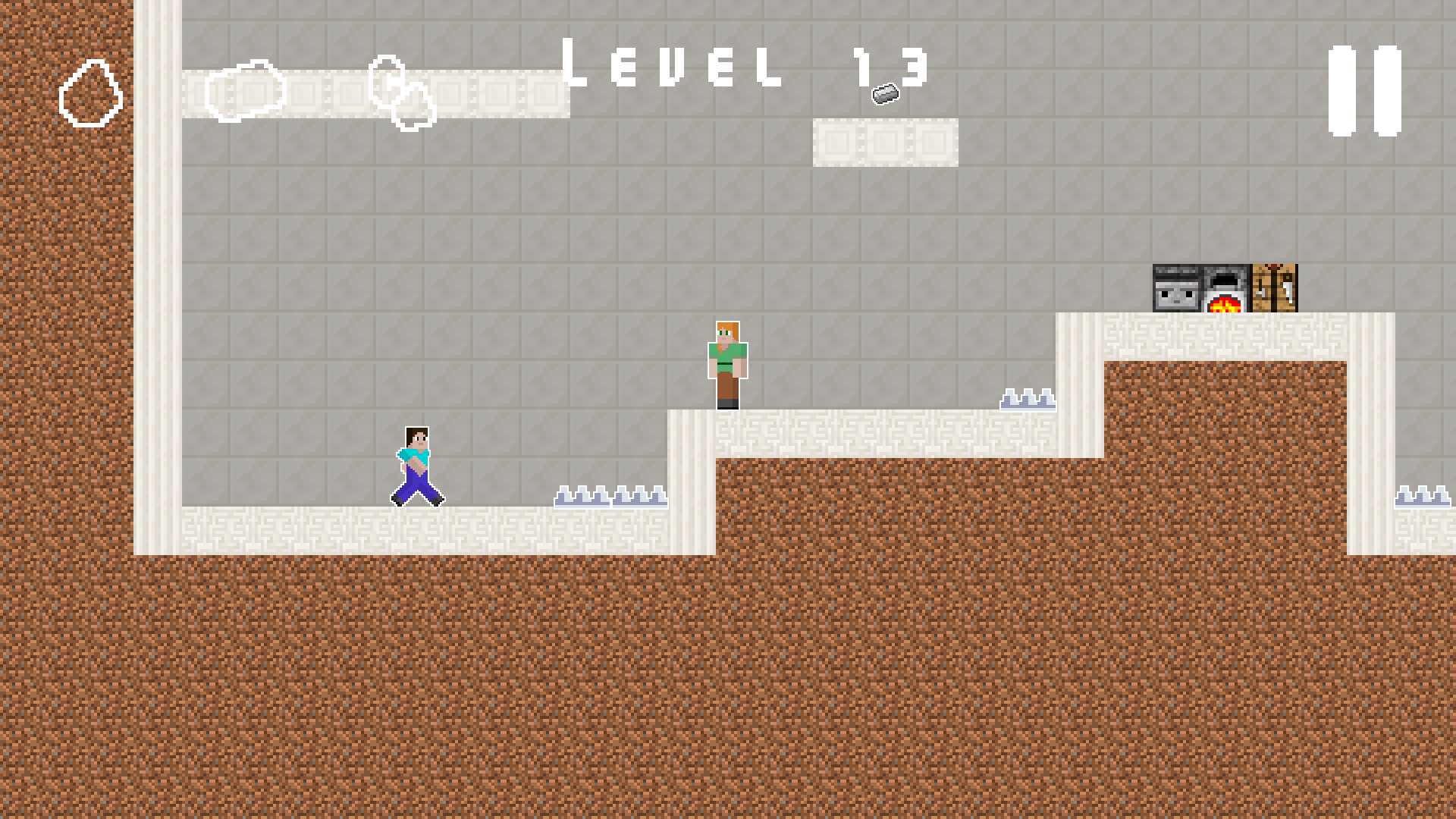Select the Steve character in blue pants
Image resolution: width=1456 pixels, height=819 pixels.
coord(417,466)
